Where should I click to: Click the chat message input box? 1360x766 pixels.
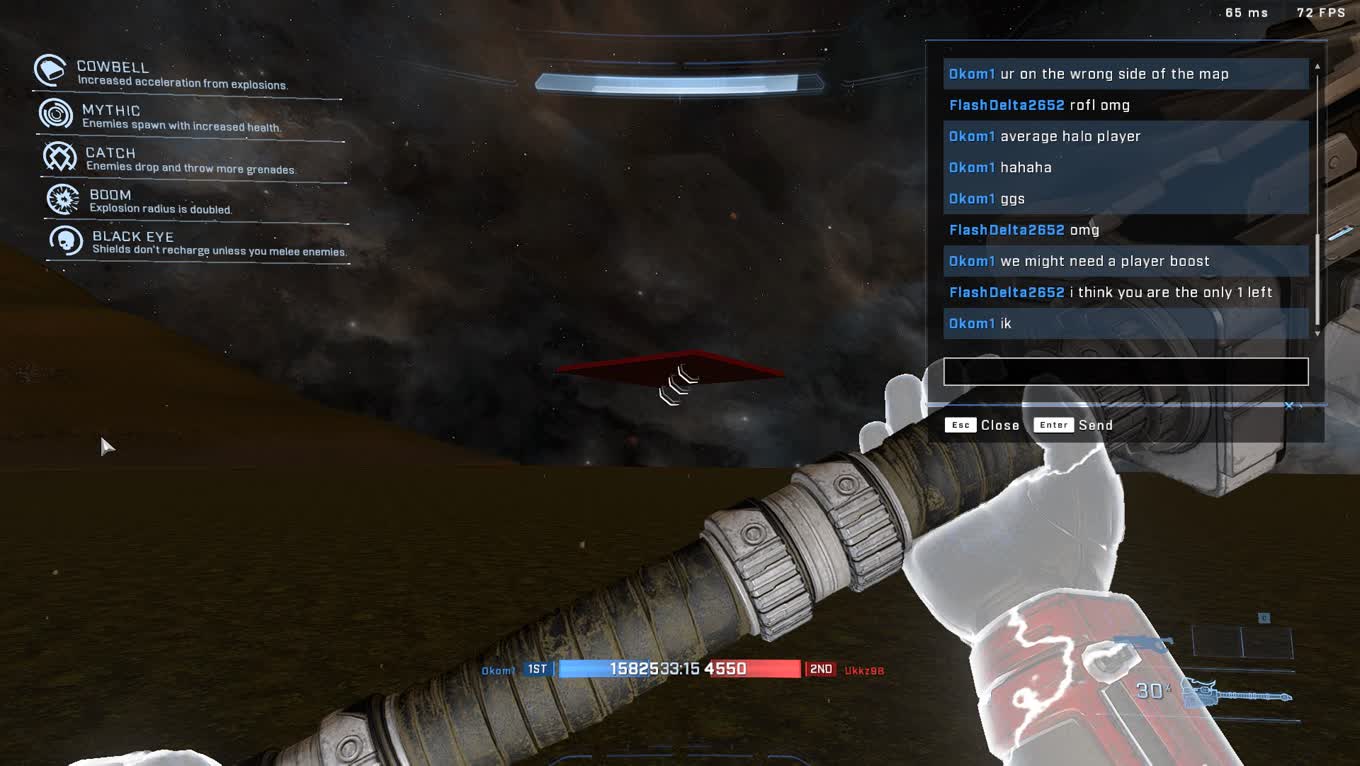pos(1125,371)
